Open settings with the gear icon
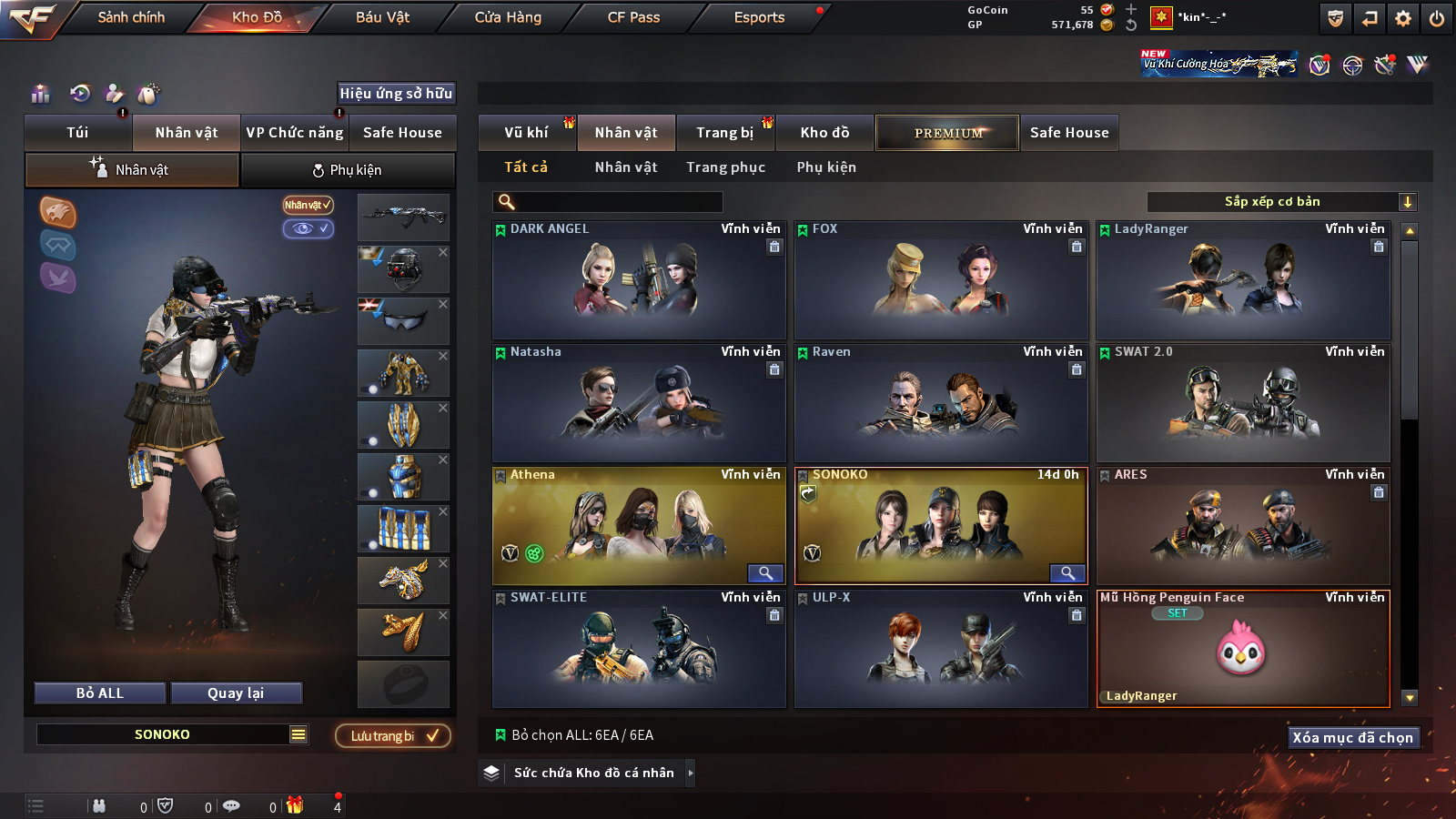This screenshot has width=1456, height=819. point(1403,18)
